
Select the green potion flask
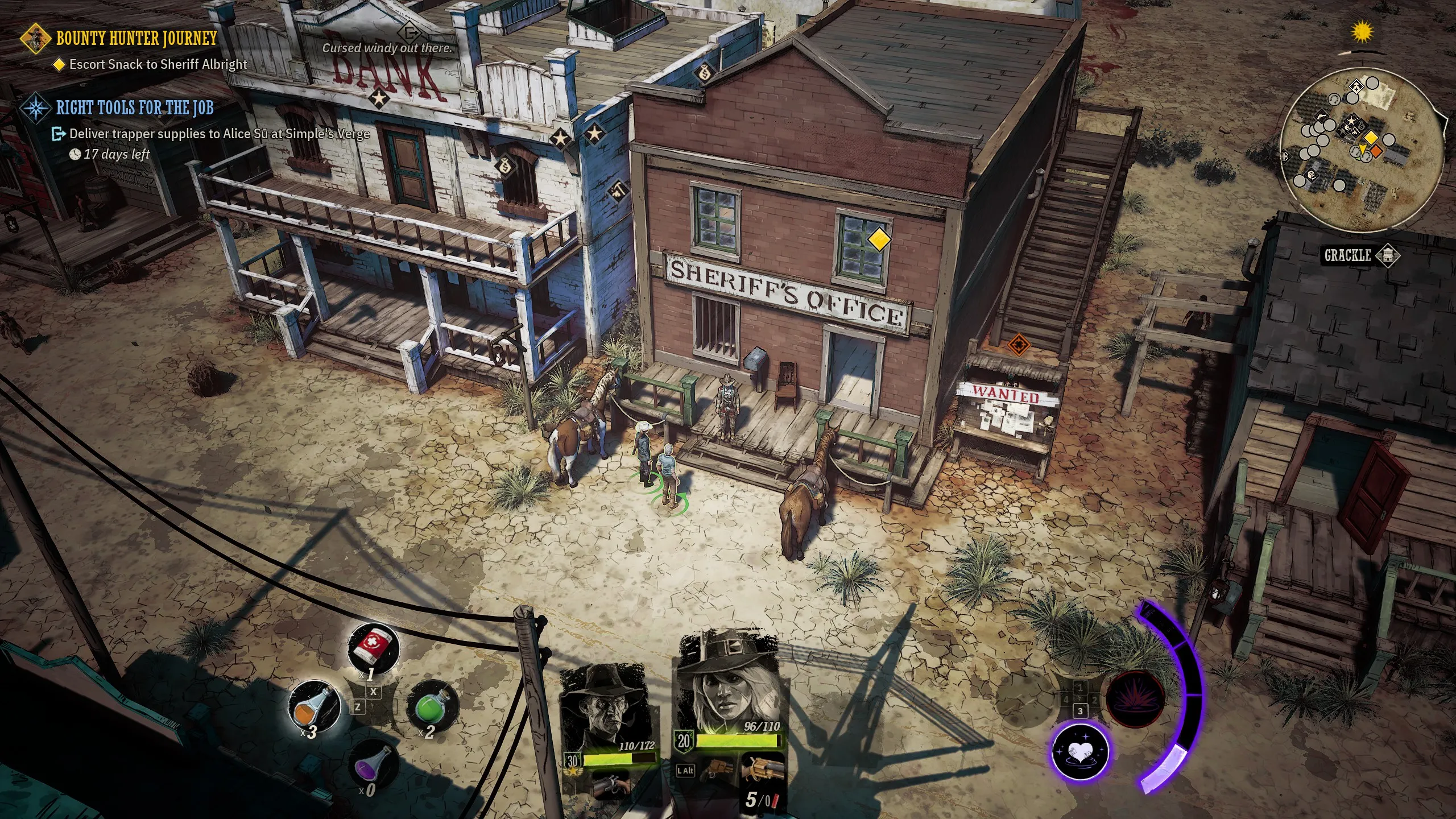pyautogui.click(x=432, y=706)
